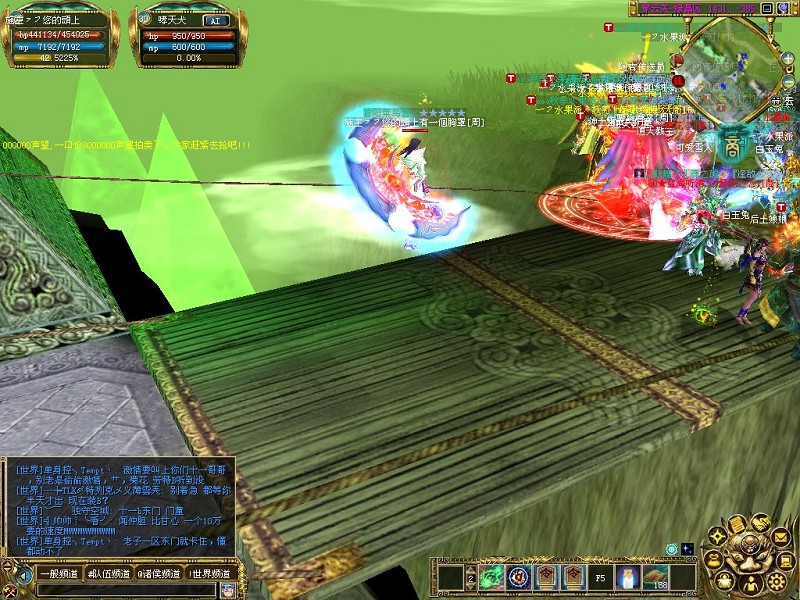Switch to the 世界频道 chat channel
The width and height of the screenshot is (800, 600).
(x=211, y=574)
